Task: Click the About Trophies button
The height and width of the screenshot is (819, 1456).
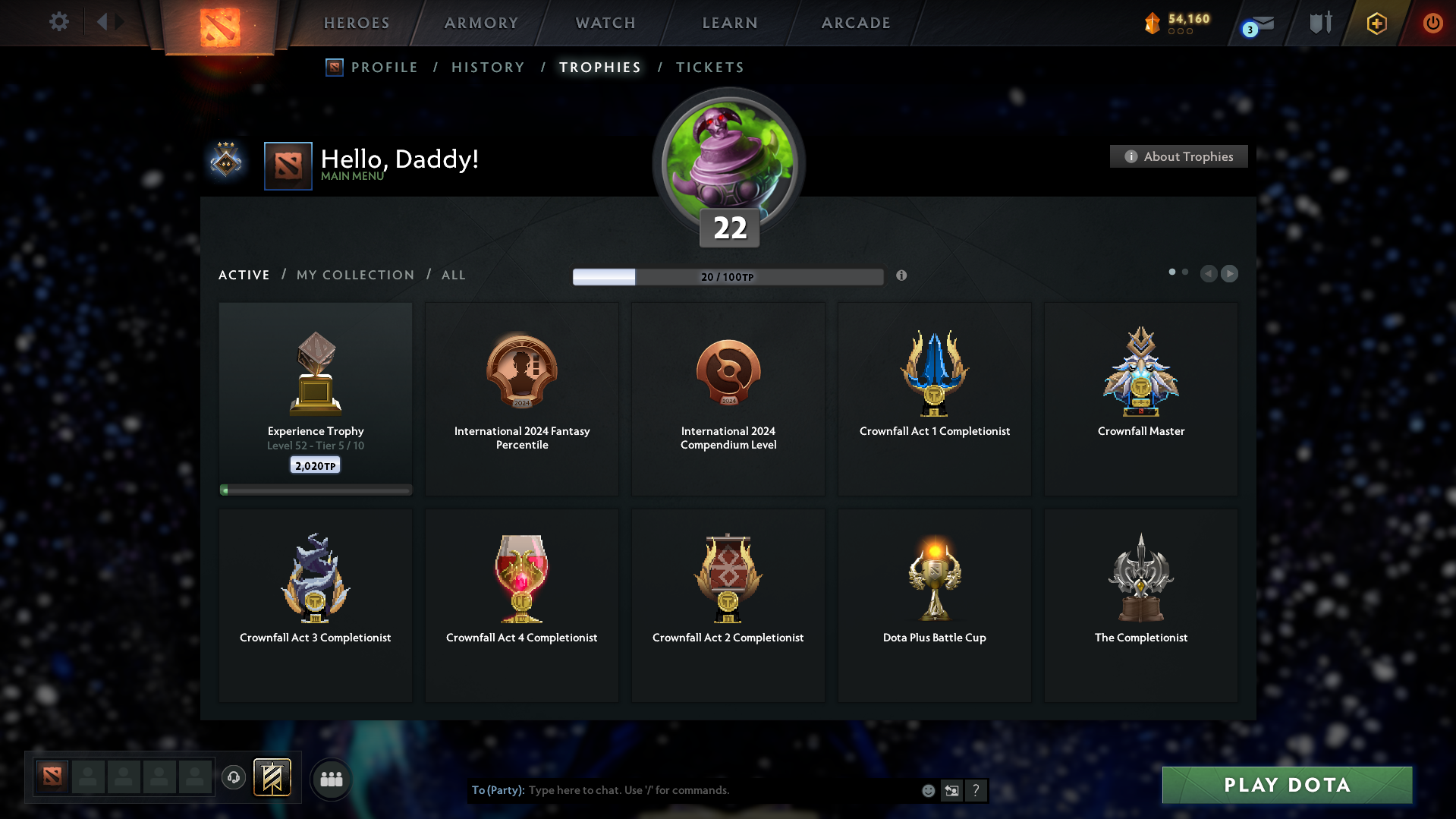Action: (1178, 156)
